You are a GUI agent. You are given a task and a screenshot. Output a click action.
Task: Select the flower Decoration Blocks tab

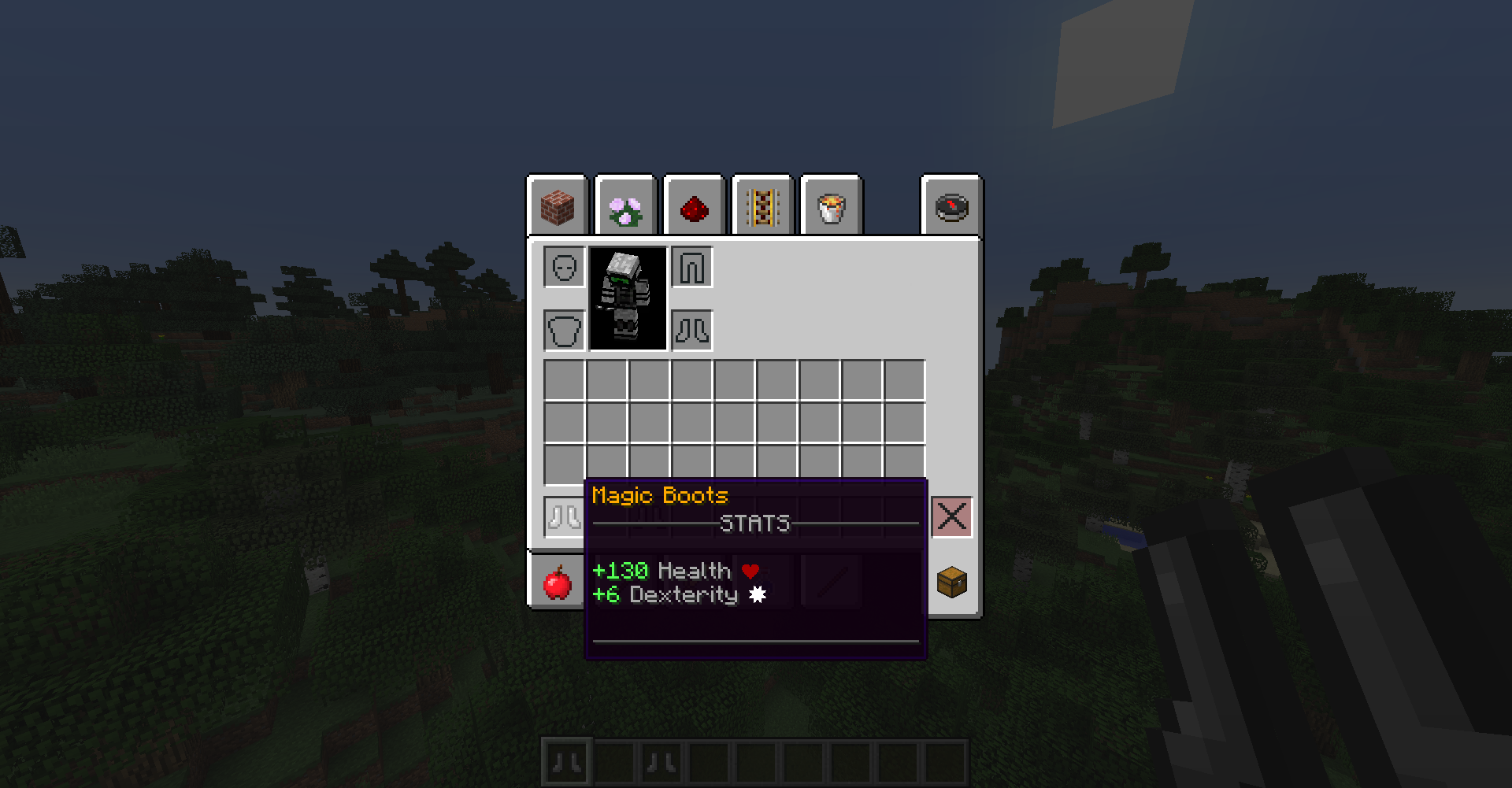[x=624, y=206]
